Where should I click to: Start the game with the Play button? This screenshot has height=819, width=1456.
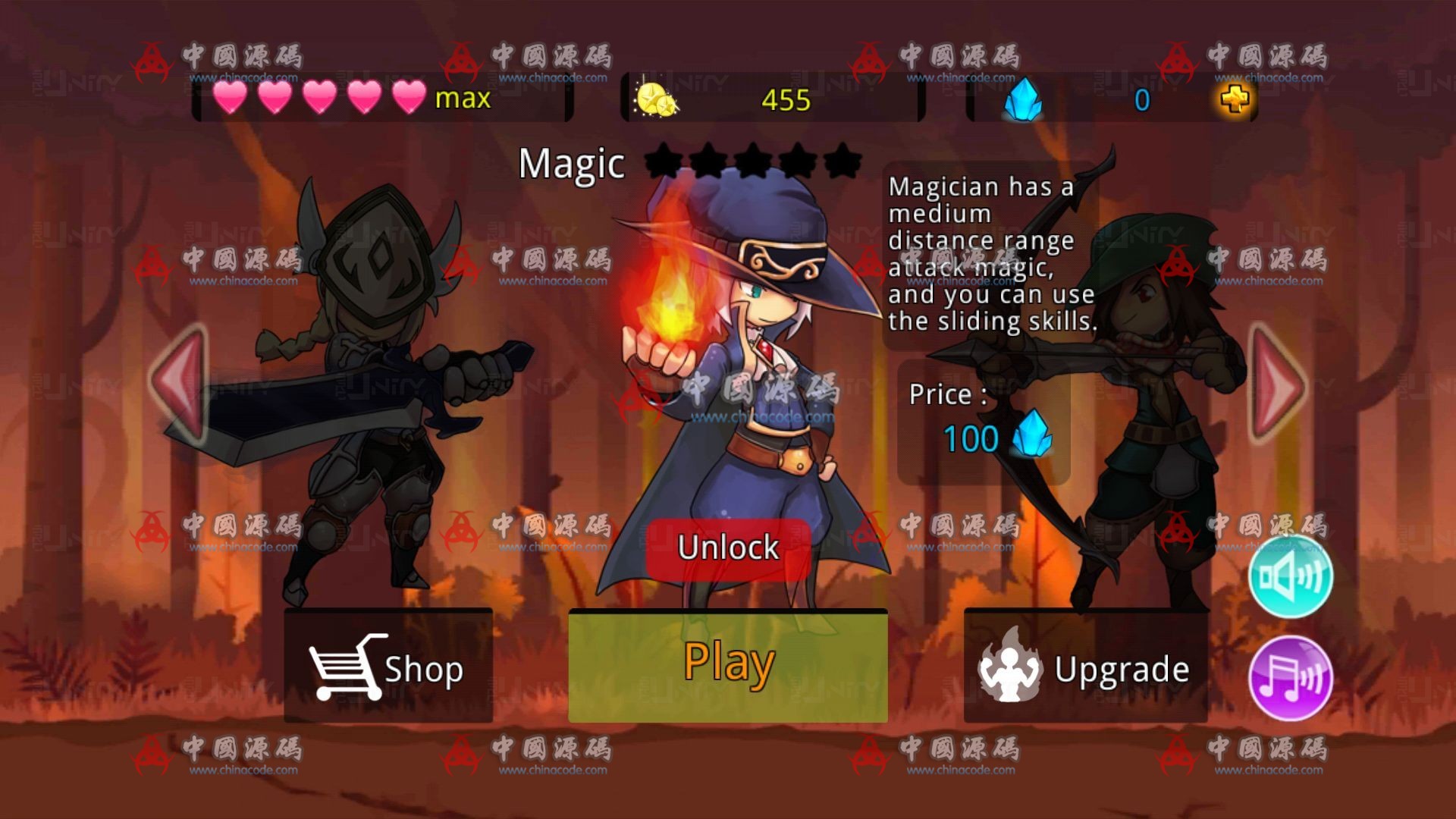pyautogui.click(x=728, y=665)
